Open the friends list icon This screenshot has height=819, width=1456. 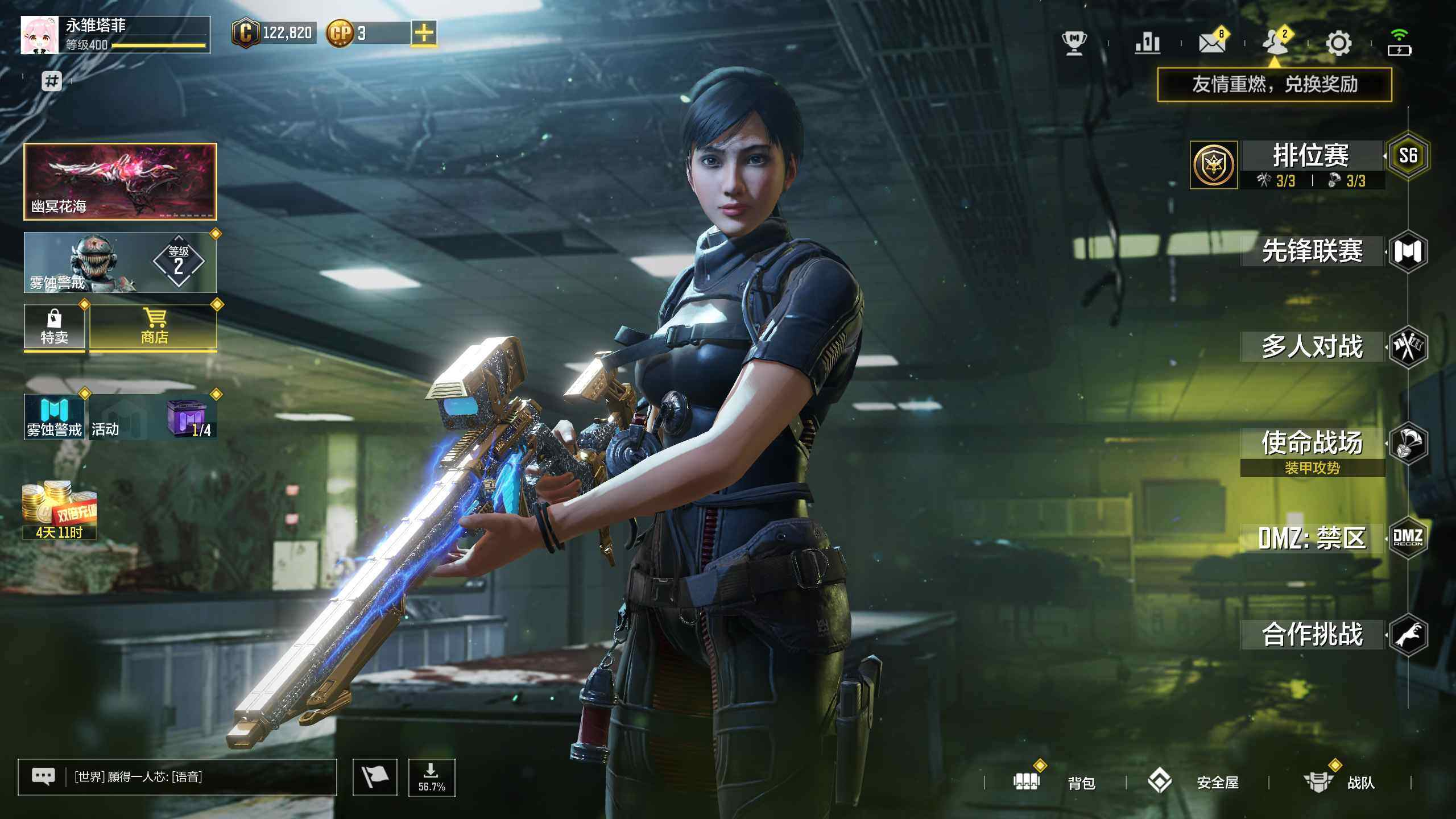pos(1274,42)
